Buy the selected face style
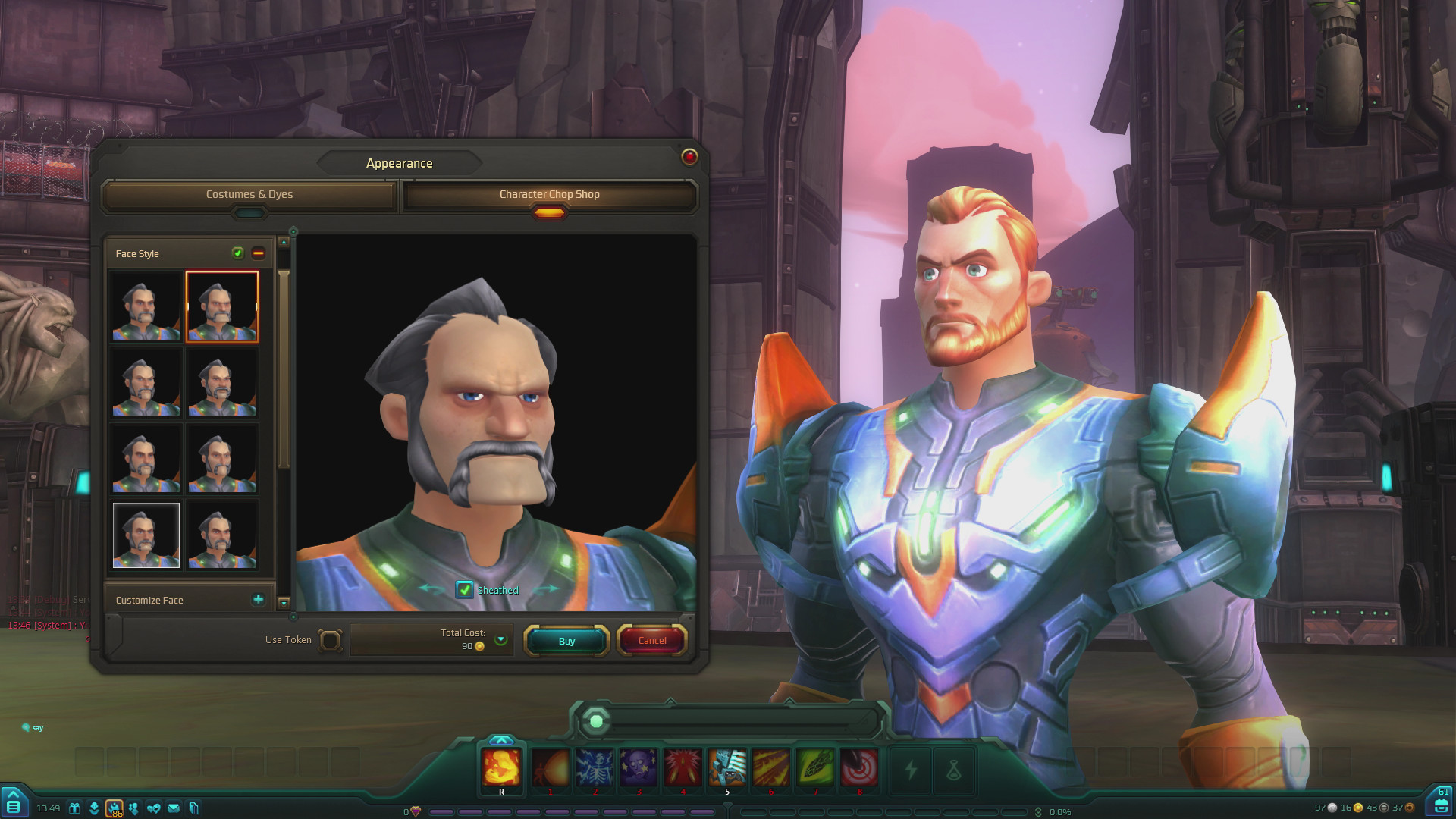1456x819 pixels. tap(566, 641)
